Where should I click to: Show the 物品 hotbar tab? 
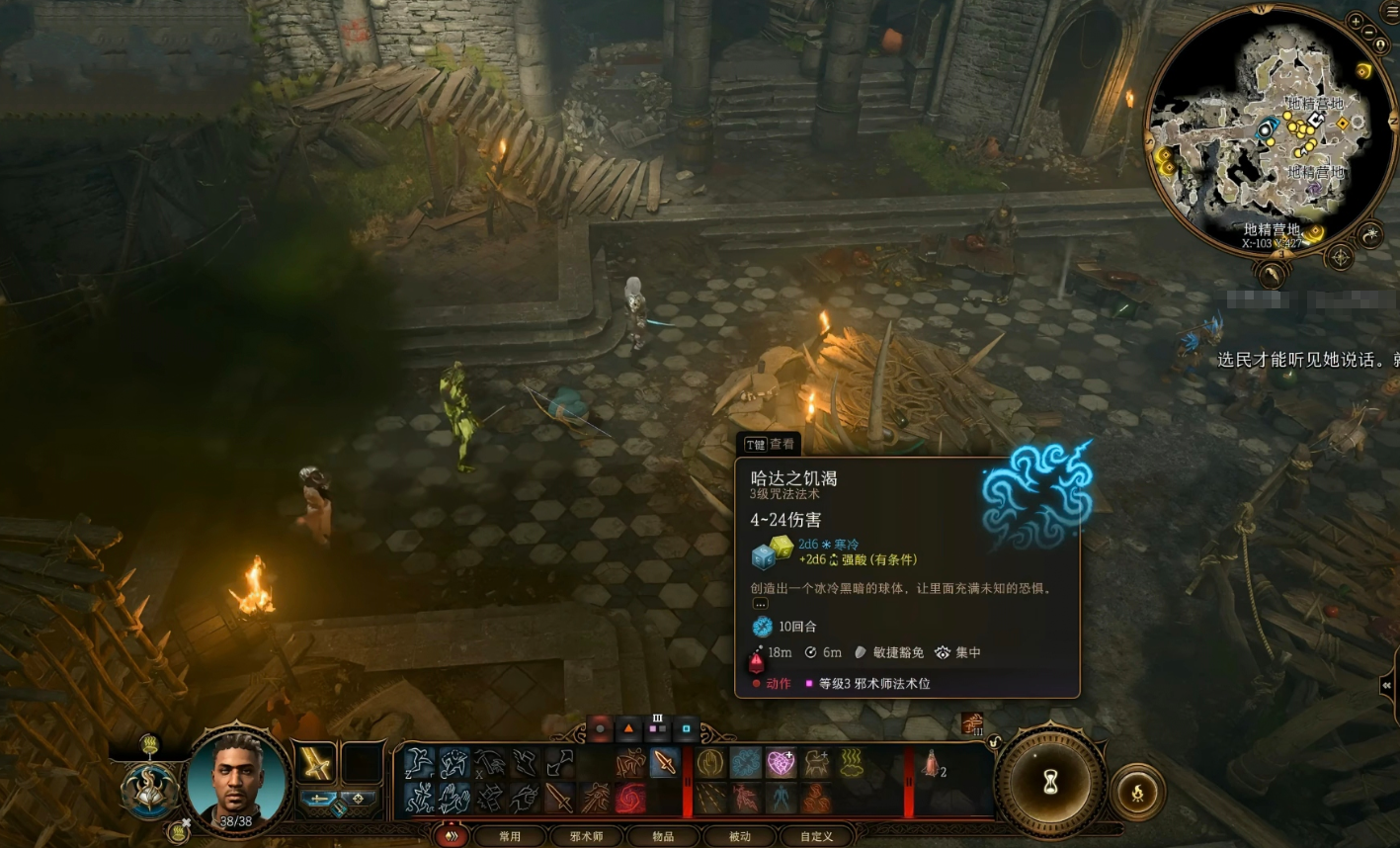pyautogui.click(x=663, y=836)
